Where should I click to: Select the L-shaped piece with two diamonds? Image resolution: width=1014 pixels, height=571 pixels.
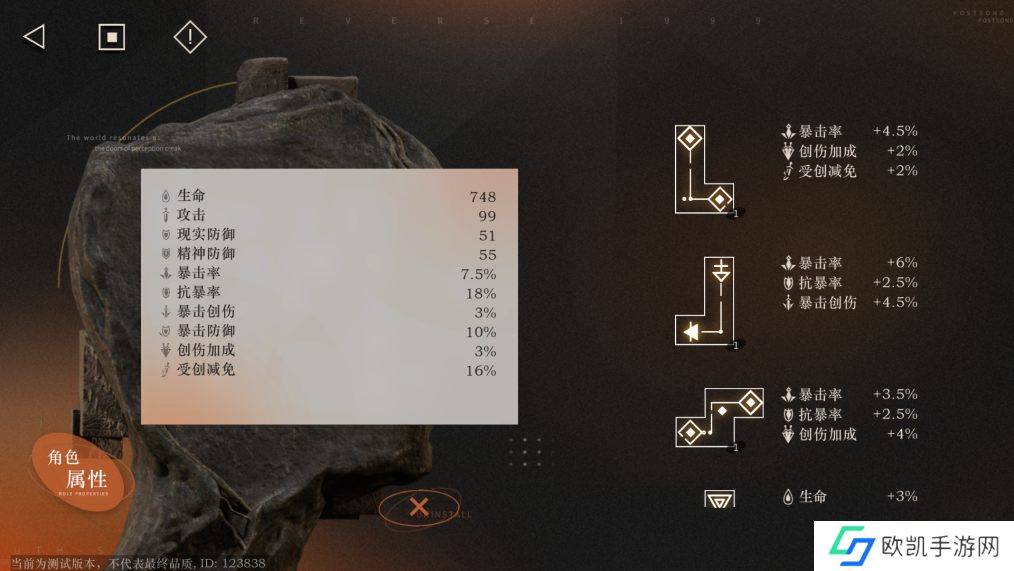click(x=703, y=169)
